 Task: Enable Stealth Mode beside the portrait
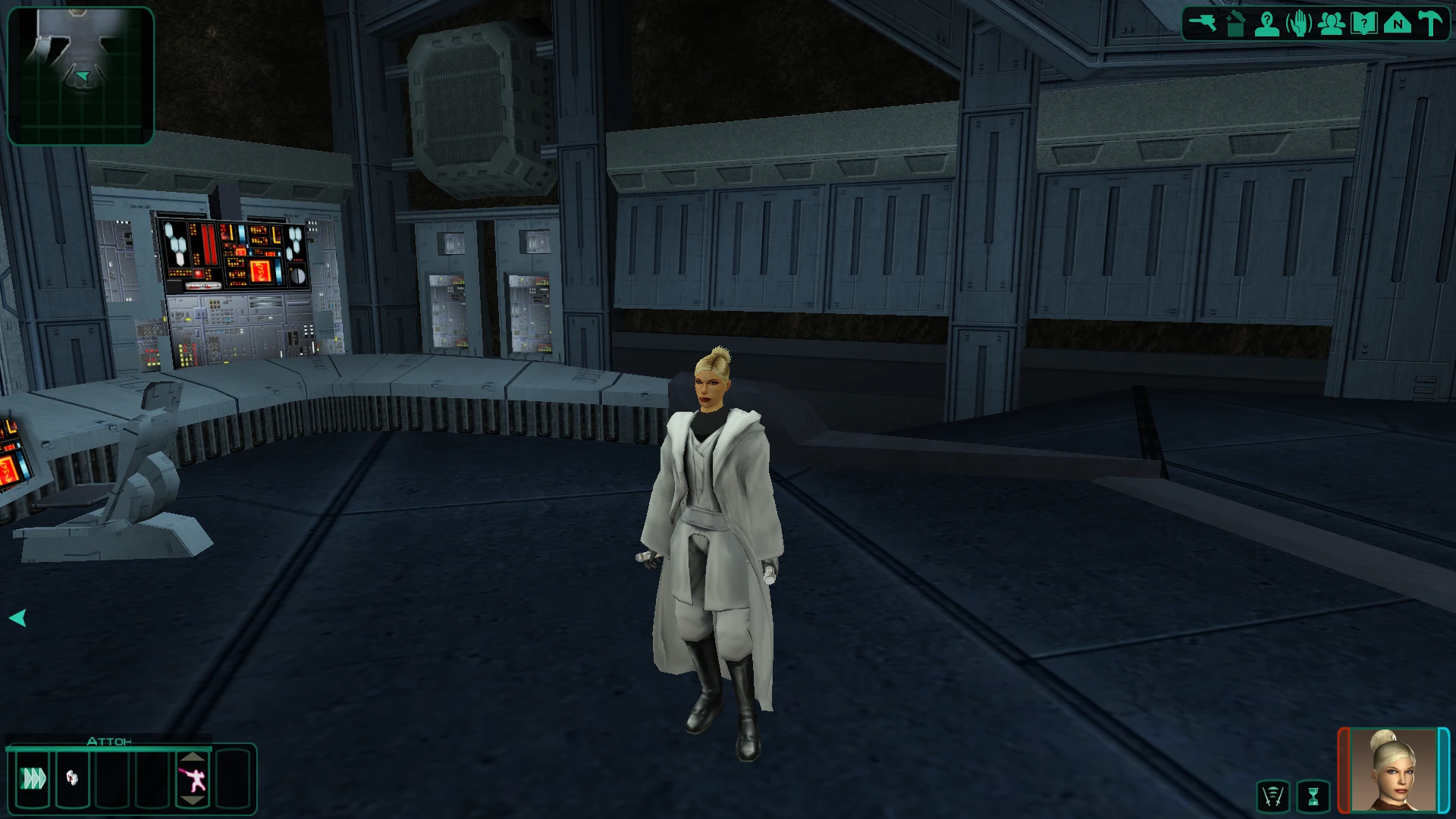(1274, 794)
